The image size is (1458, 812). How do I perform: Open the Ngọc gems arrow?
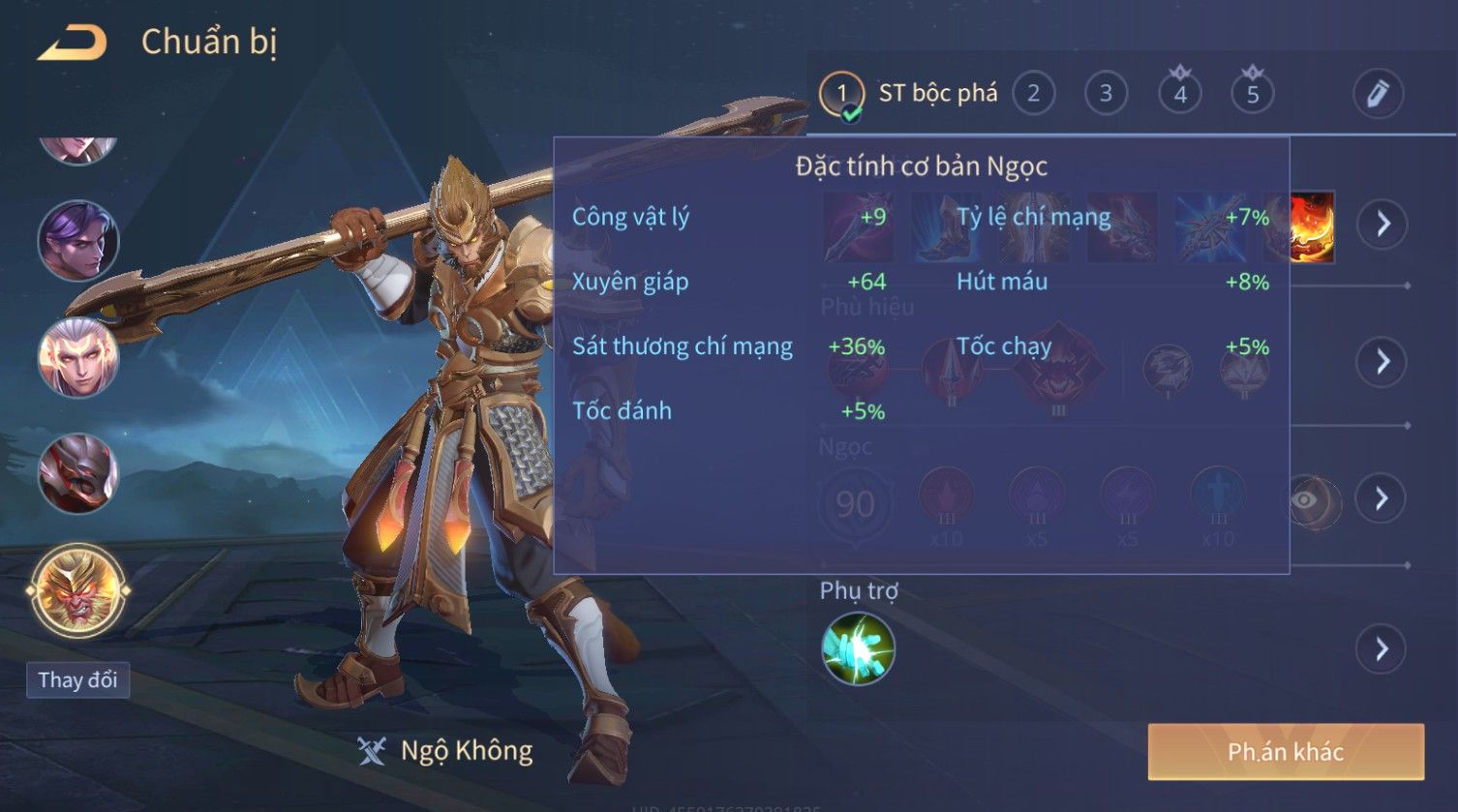(x=1382, y=498)
